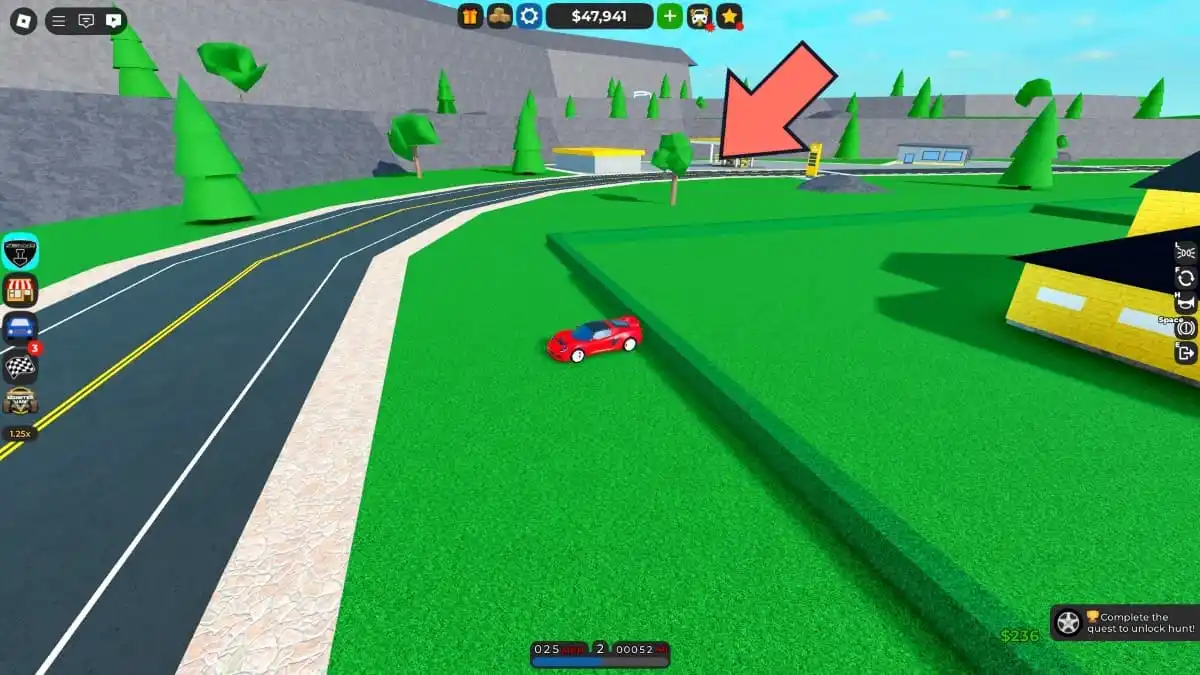Click the circular arrows flip car button
This screenshot has height=675, width=1200.
coord(1186,278)
